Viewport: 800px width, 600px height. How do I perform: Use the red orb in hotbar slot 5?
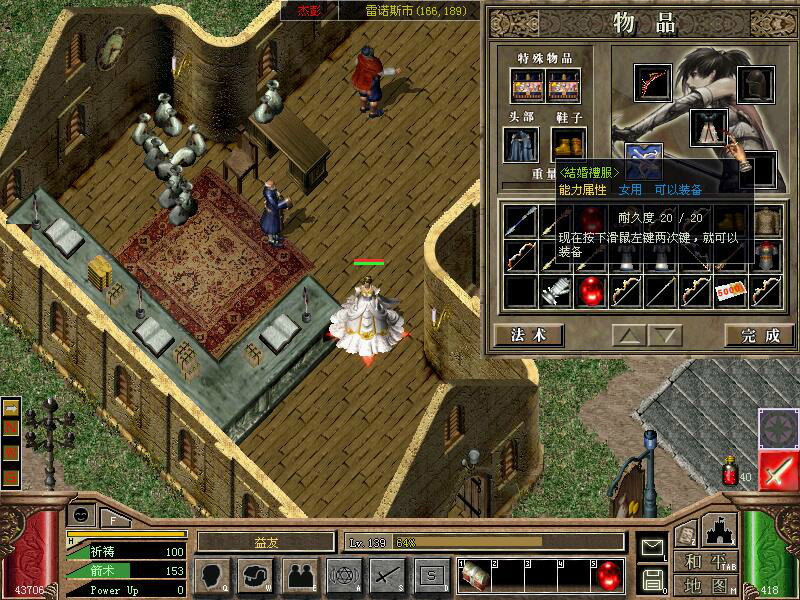pos(608,576)
